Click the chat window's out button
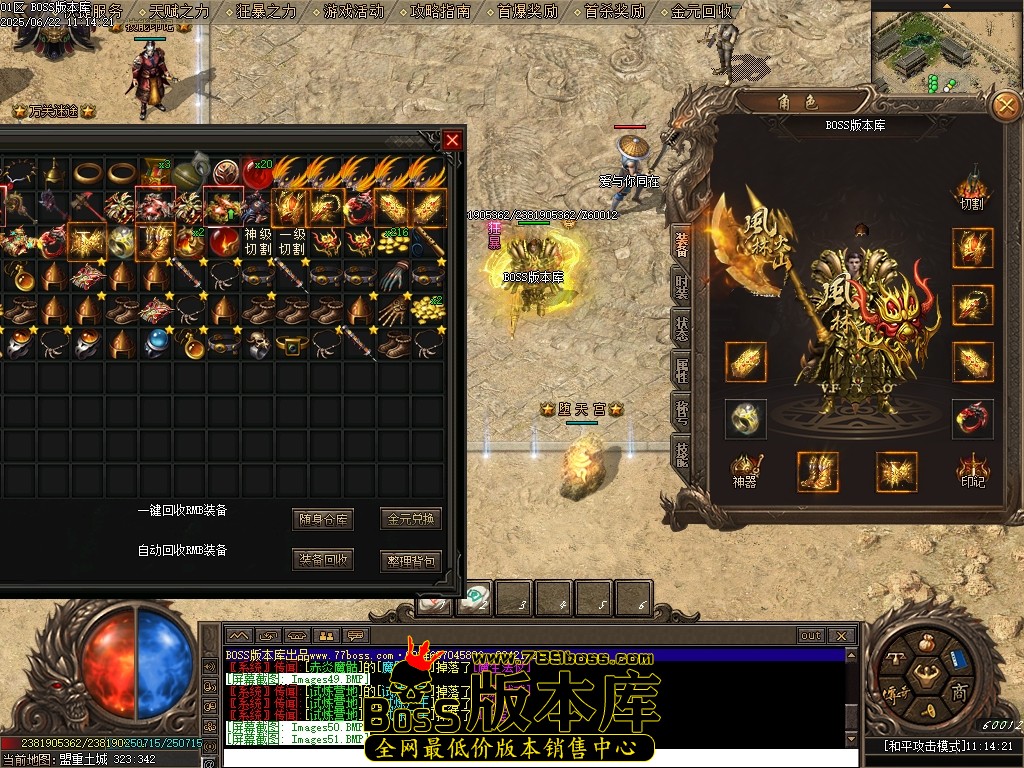Viewport: 1024px width, 768px height. click(811, 635)
